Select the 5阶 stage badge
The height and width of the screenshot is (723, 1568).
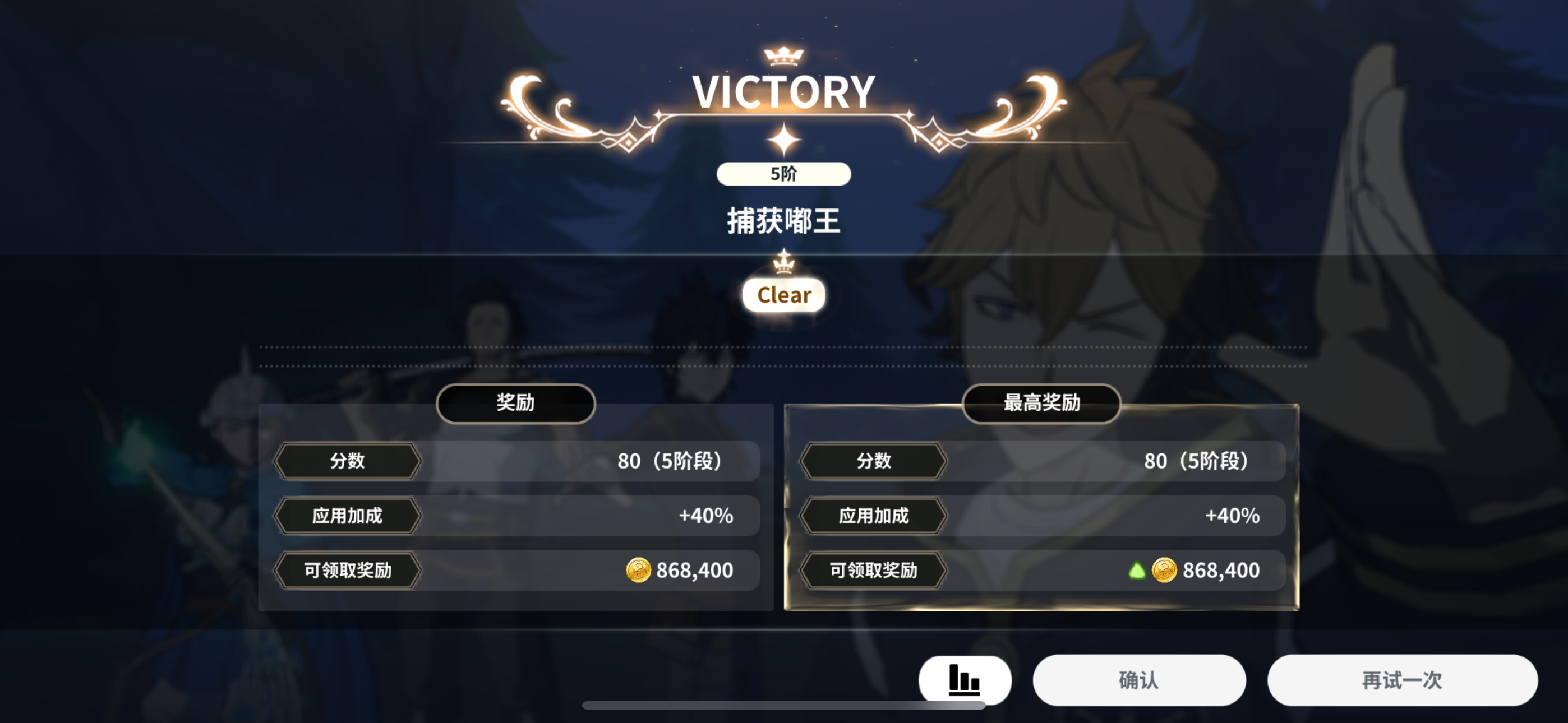783,173
